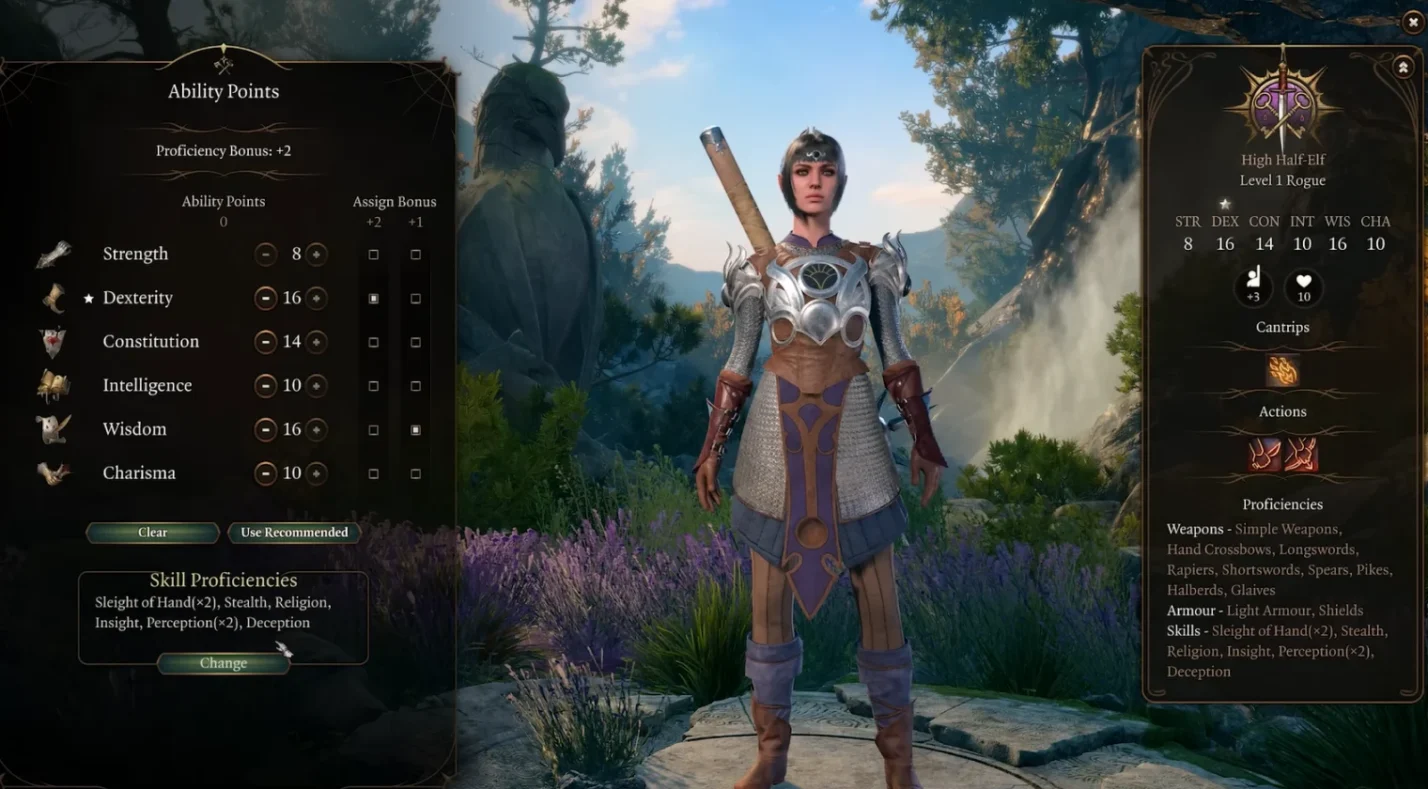Increase Charisma score
The image size is (1428, 789).
click(316, 473)
